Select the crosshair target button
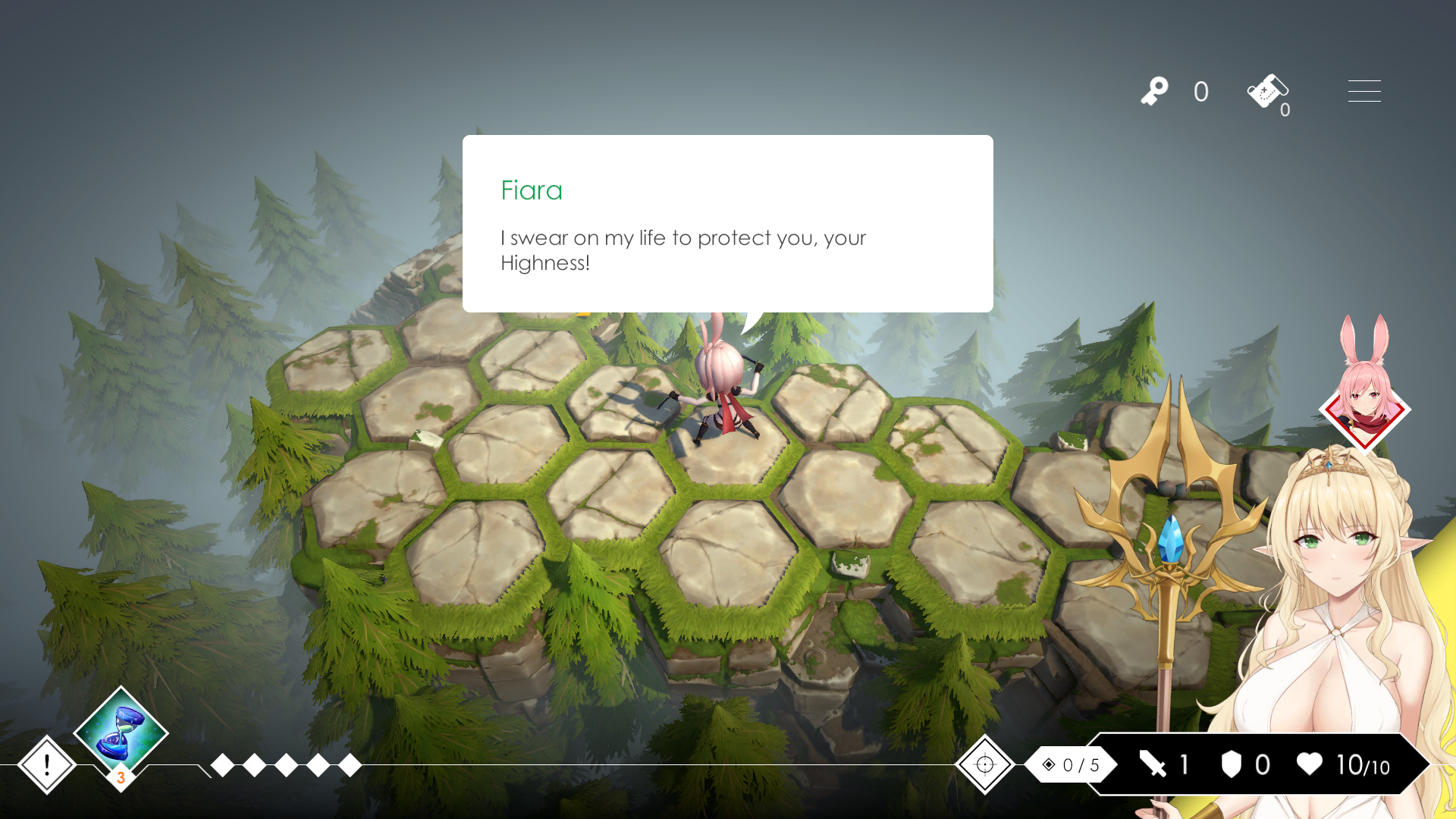This screenshot has width=1456, height=819. pyautogui.click(x=984, y=764)
